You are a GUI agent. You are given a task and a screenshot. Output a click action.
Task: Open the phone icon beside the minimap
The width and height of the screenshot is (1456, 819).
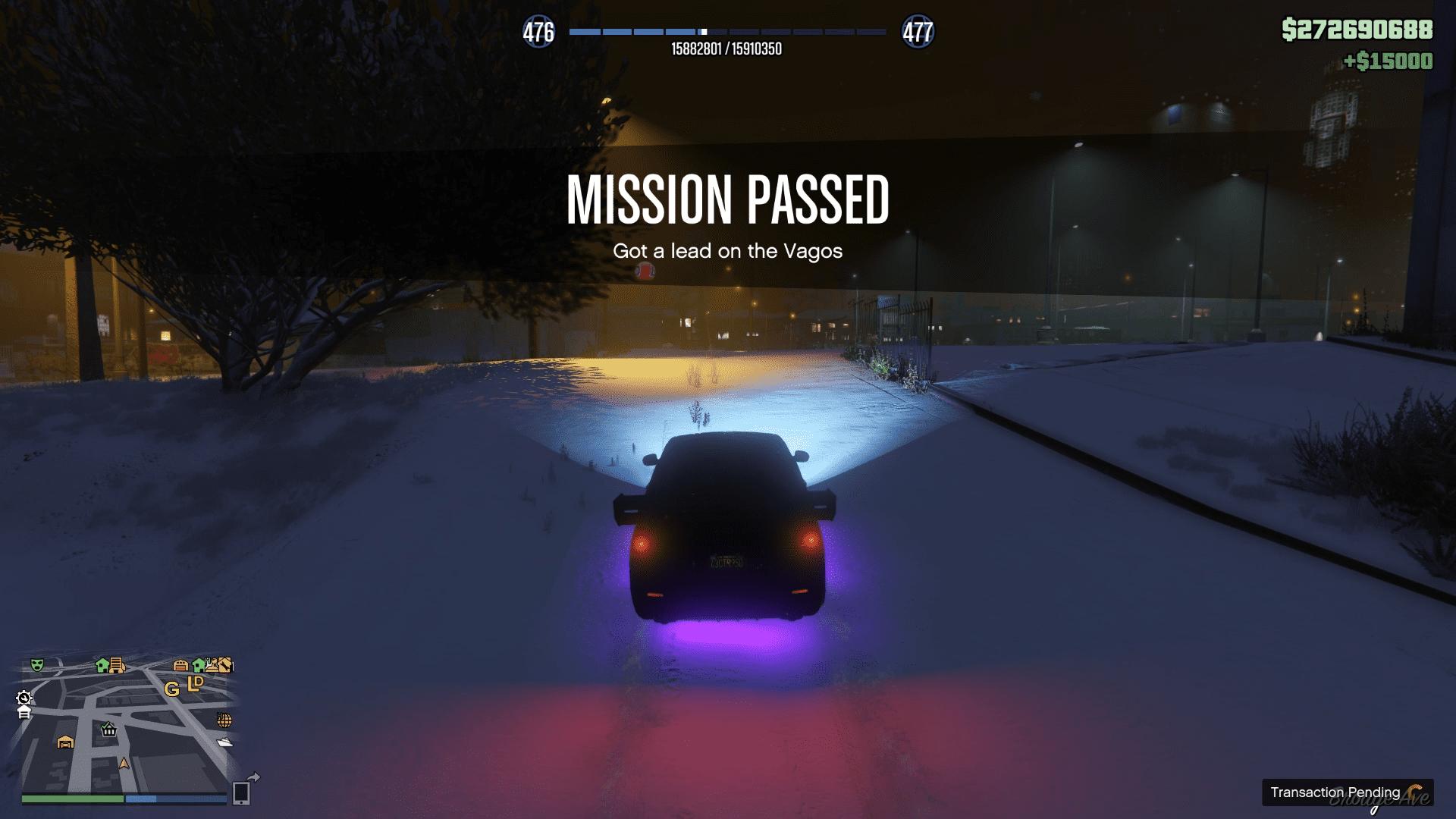[241, 793]
